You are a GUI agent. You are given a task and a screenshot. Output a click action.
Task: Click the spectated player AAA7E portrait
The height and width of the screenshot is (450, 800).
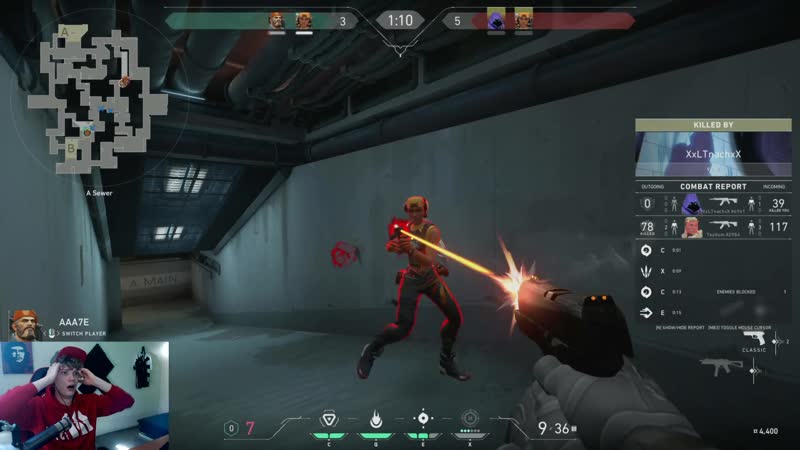(x=23, y=325)
